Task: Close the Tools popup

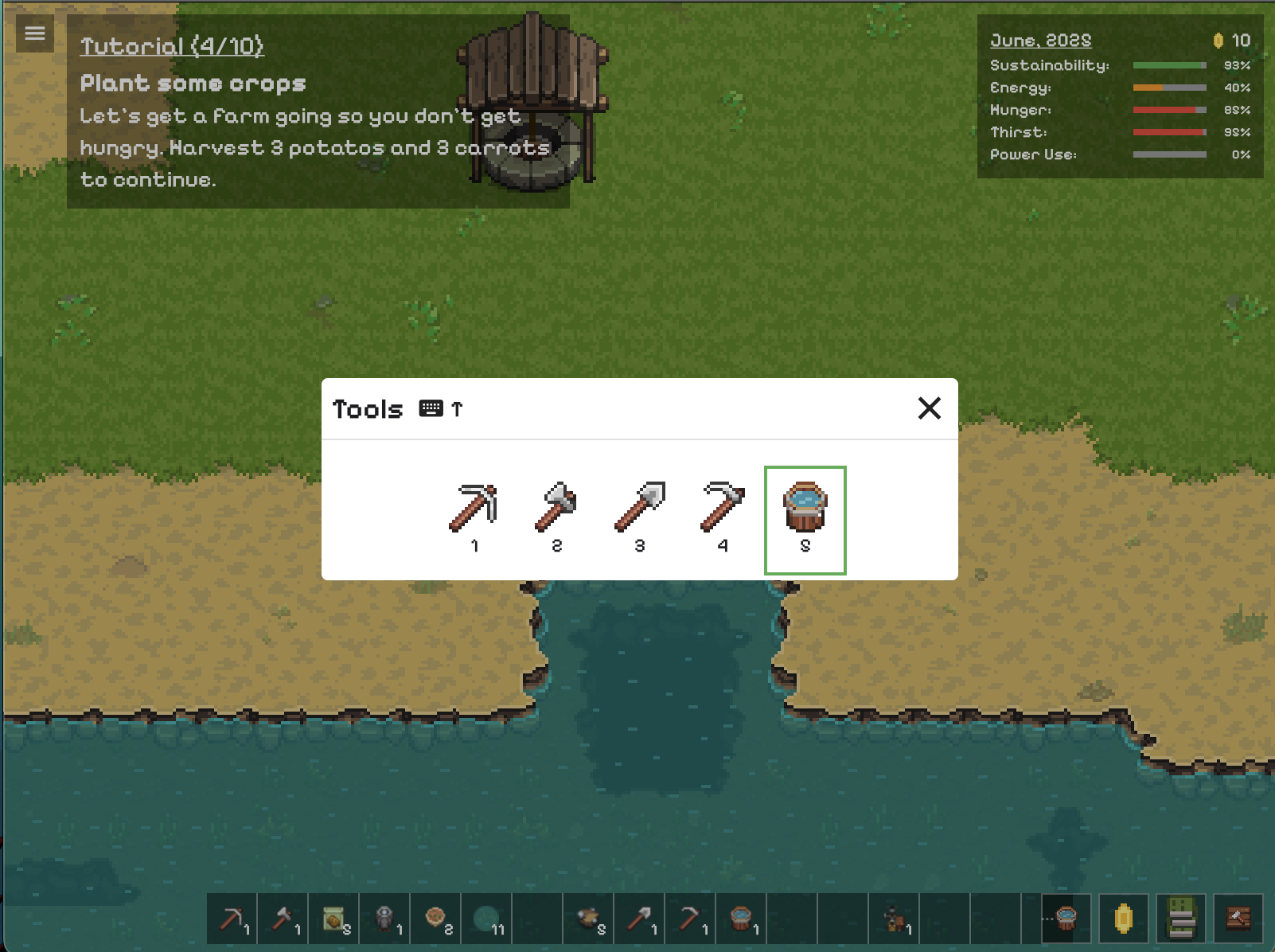Action: point(929,408)
